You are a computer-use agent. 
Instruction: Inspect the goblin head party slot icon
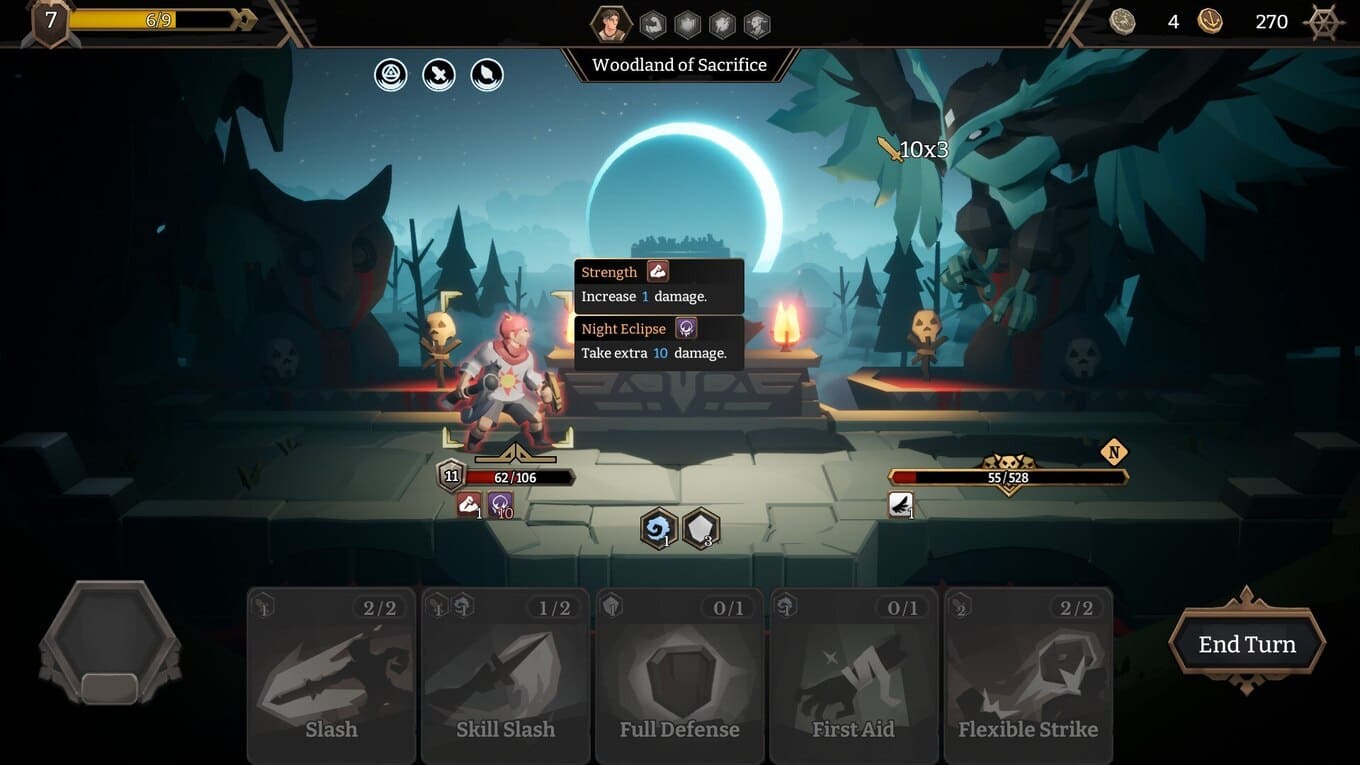[x=757, y=24]
